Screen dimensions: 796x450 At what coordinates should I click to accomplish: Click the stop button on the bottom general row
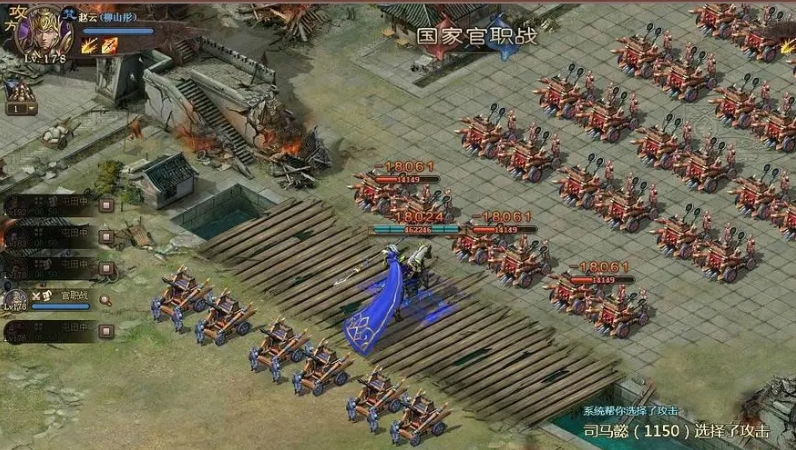pos(106,331)
